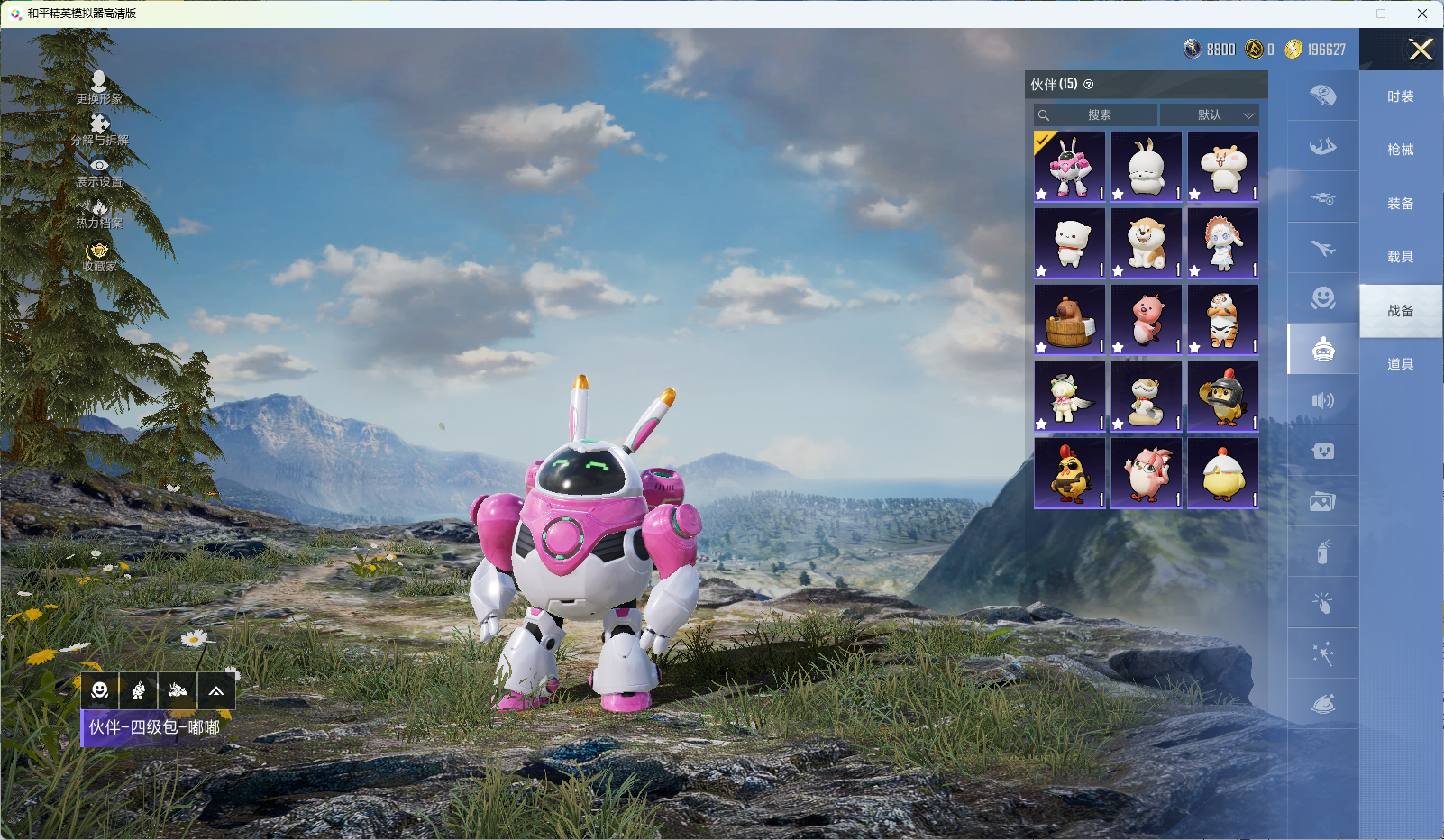
Task: Open the 收藏家 collector page
Action: coord(99,257)
